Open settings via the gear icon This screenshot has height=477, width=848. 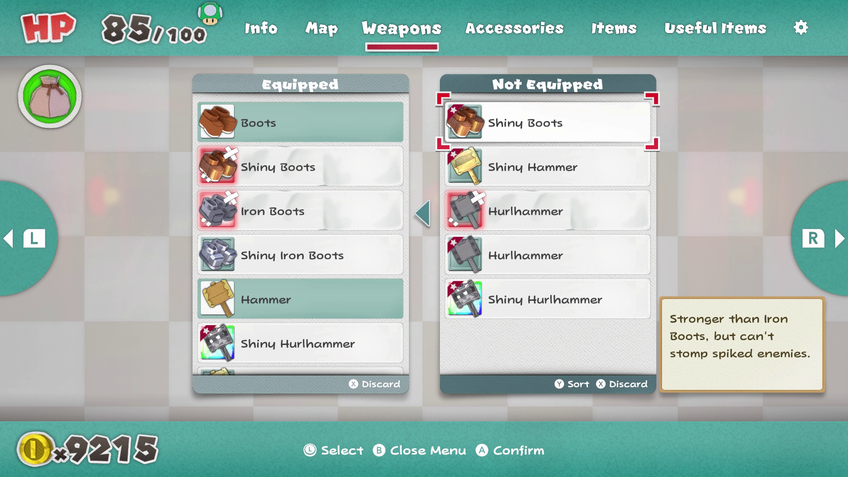[x=800, y=28]
